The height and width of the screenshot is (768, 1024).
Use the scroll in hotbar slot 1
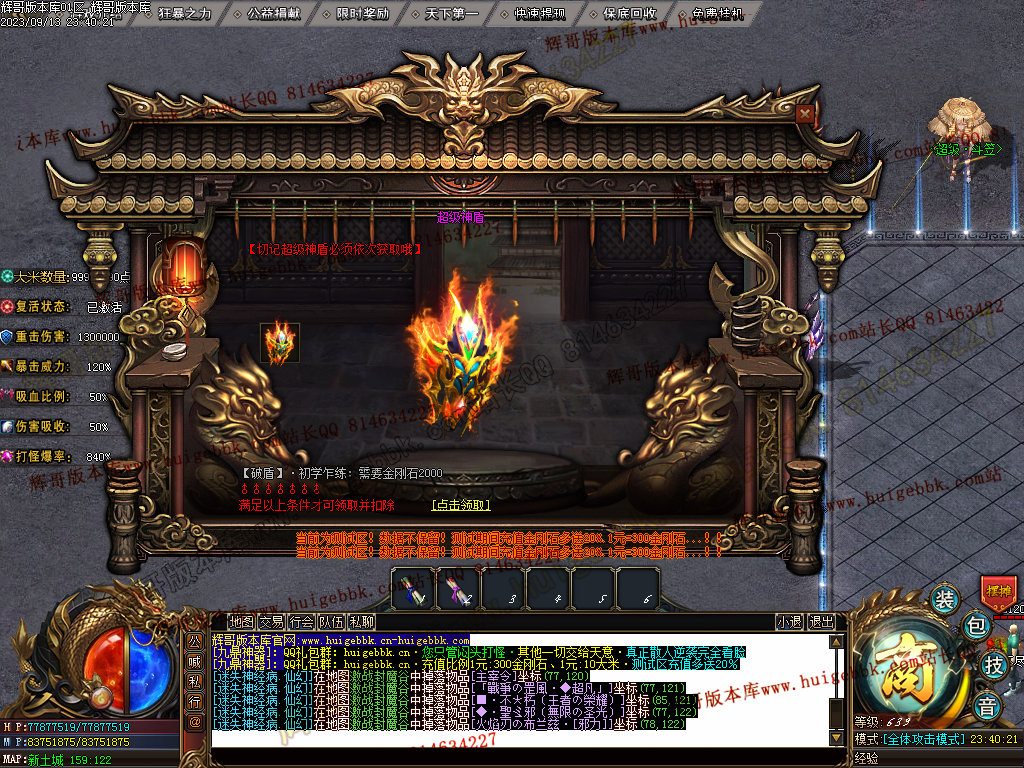coord(413,588)
